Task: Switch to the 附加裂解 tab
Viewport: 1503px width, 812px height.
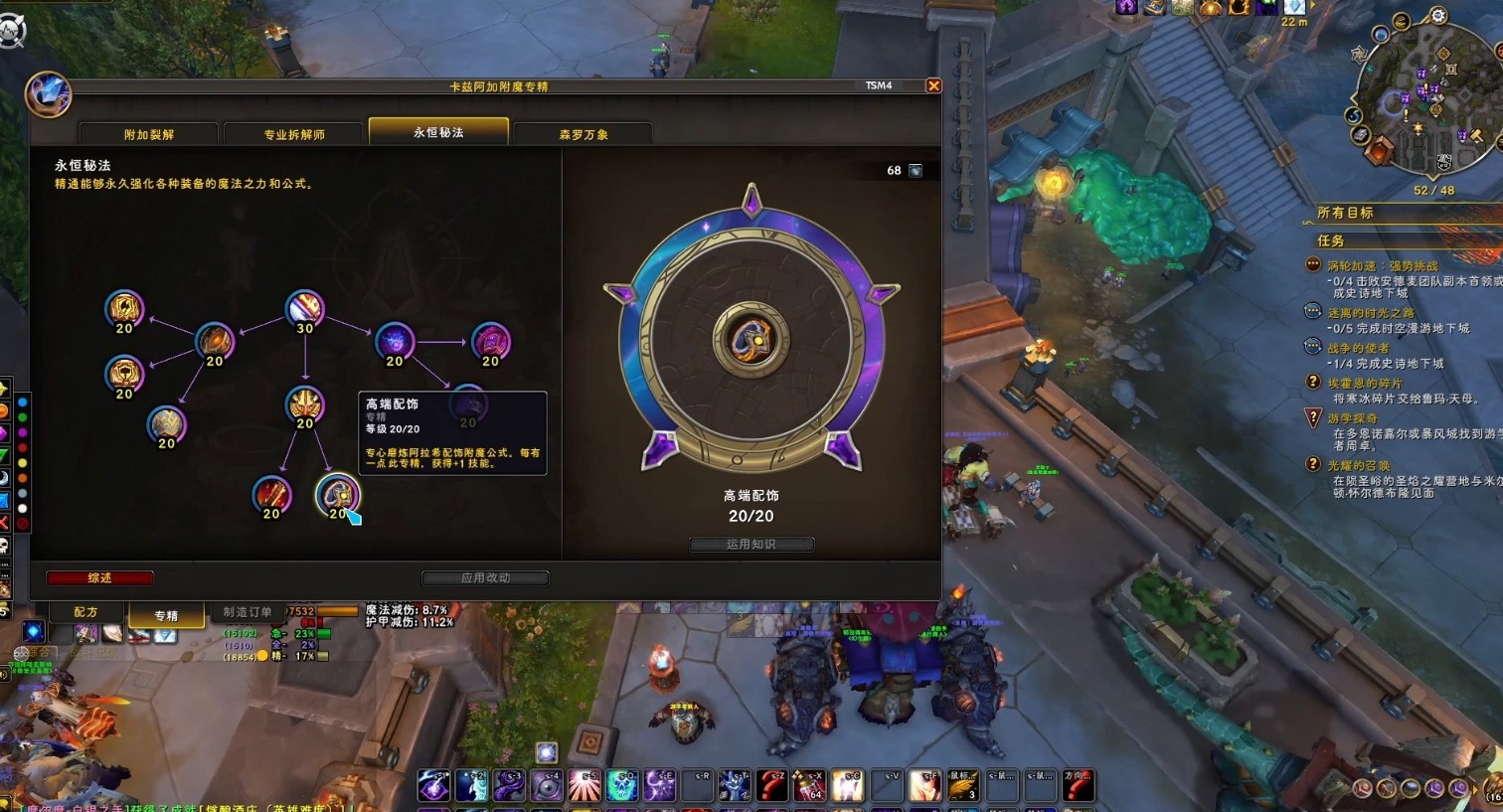Action: (149, 134)
